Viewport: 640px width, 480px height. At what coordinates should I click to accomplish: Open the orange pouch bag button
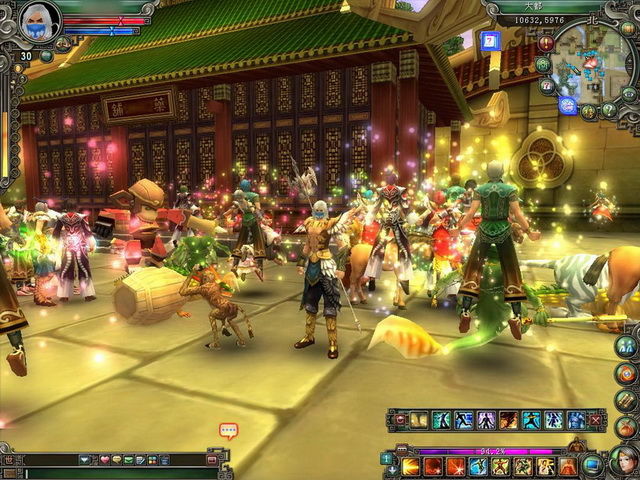click(626, 427)
